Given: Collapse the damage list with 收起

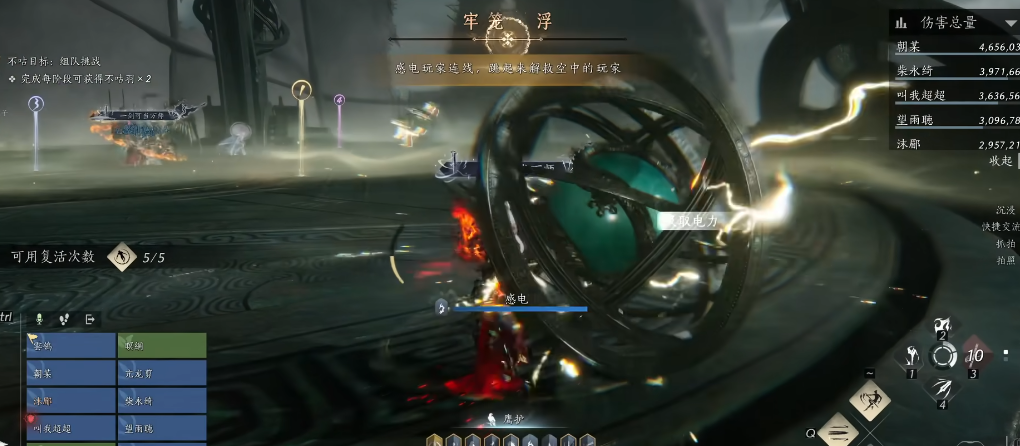Looking at the screenshot, I should click(x=1001, y=161).
